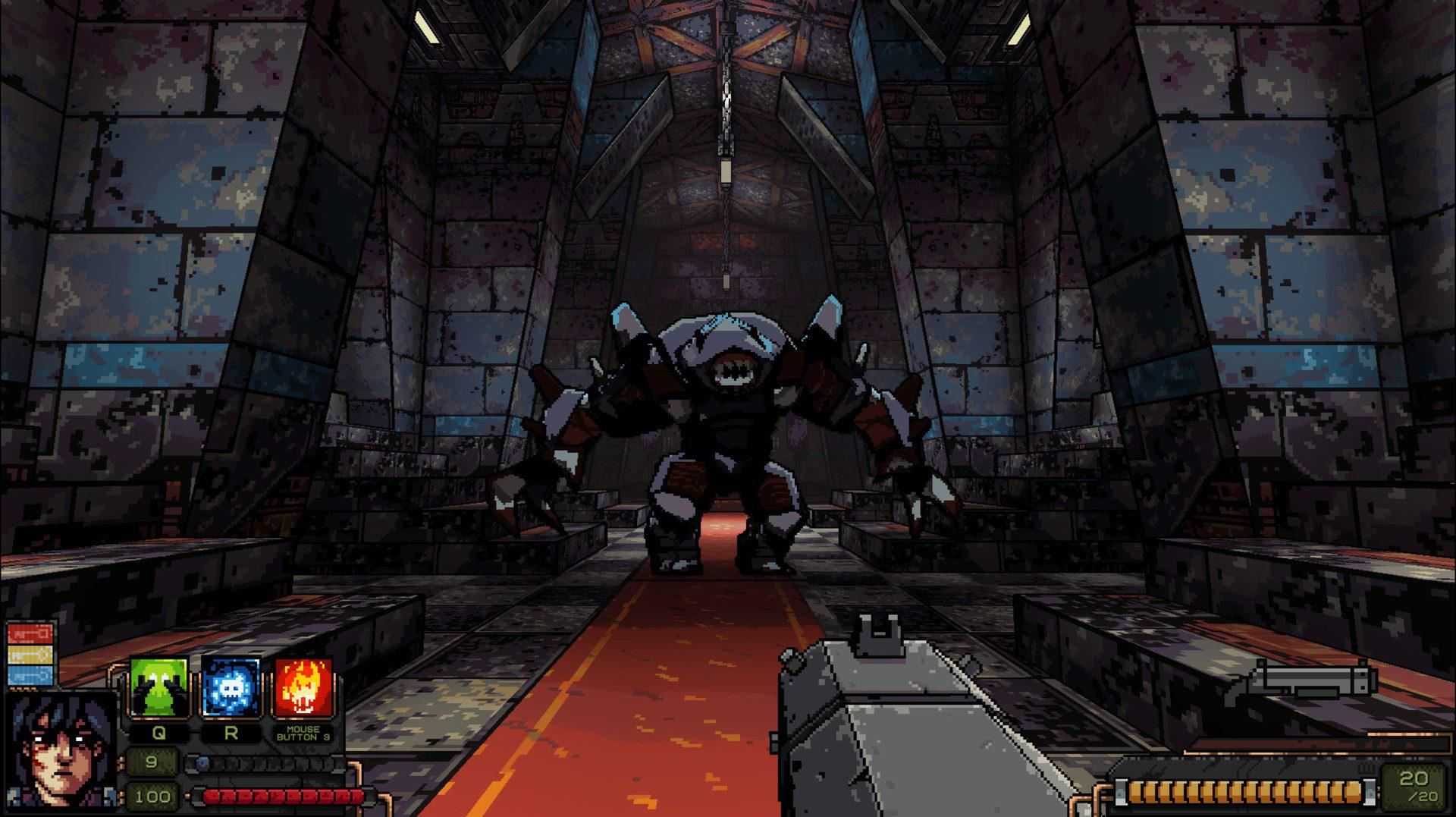Click the red keycard slot
This screenshot has height=817, width=1456.
(30, 633)
